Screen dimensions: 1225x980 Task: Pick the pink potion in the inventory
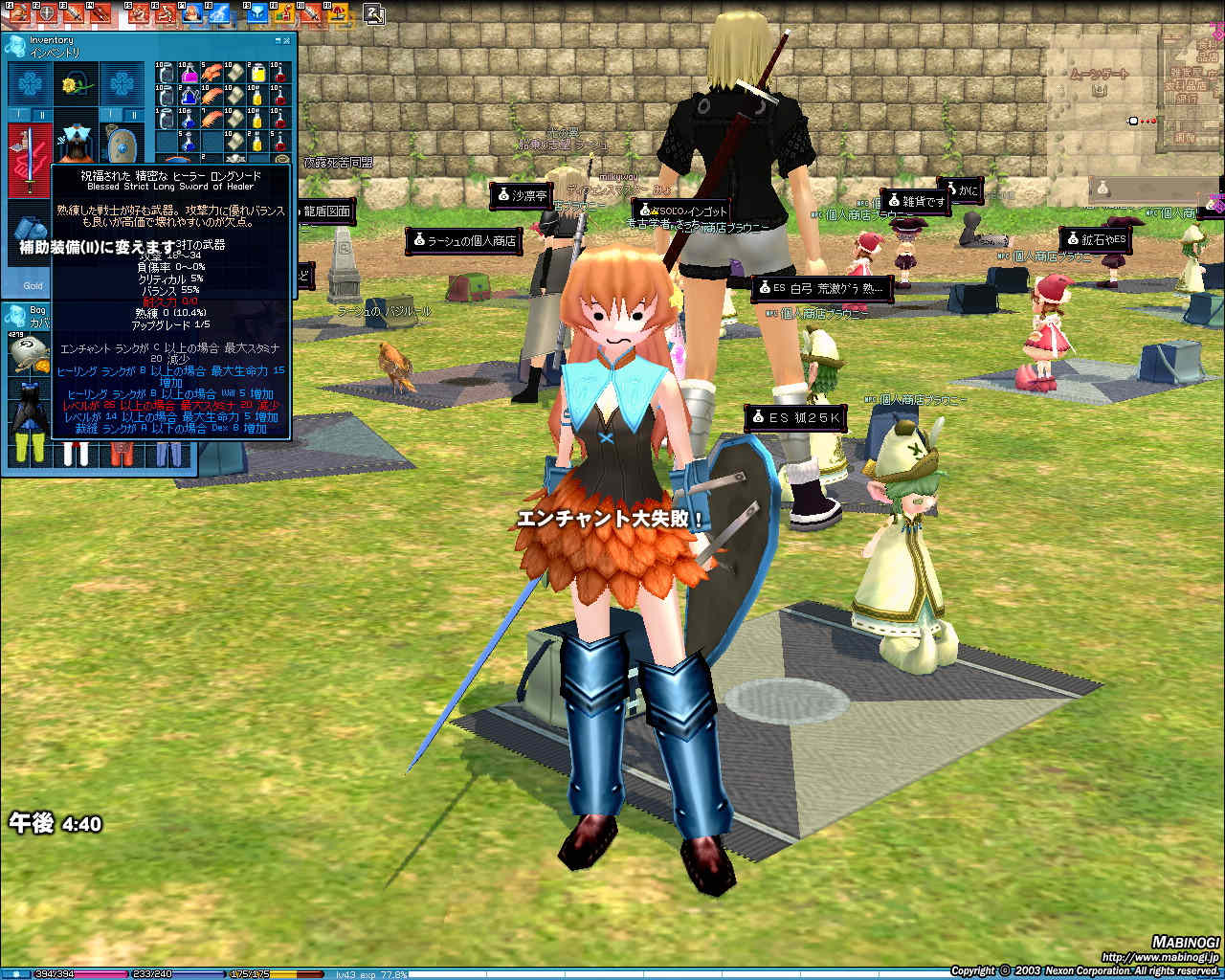tap(189, 74)
